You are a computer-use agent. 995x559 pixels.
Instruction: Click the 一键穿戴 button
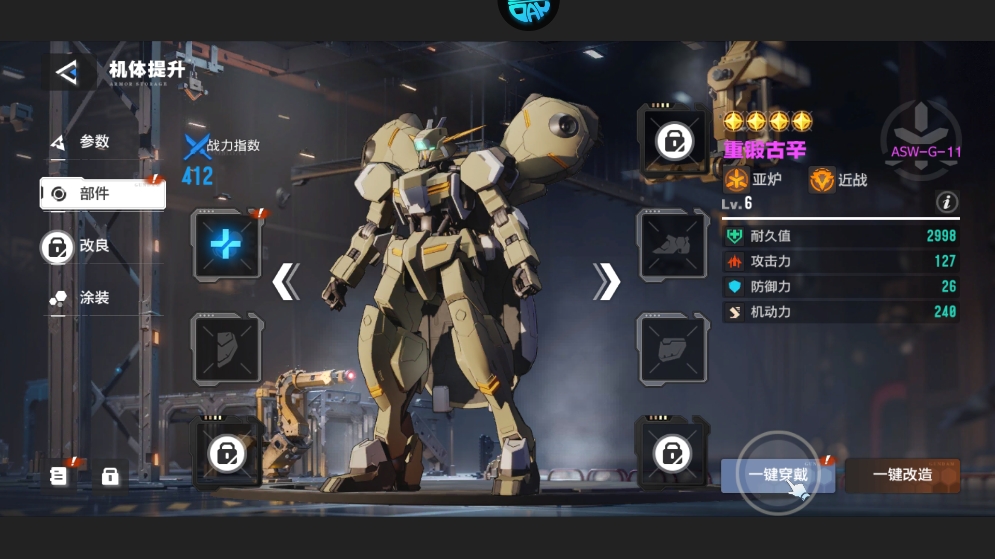(777, 475)
